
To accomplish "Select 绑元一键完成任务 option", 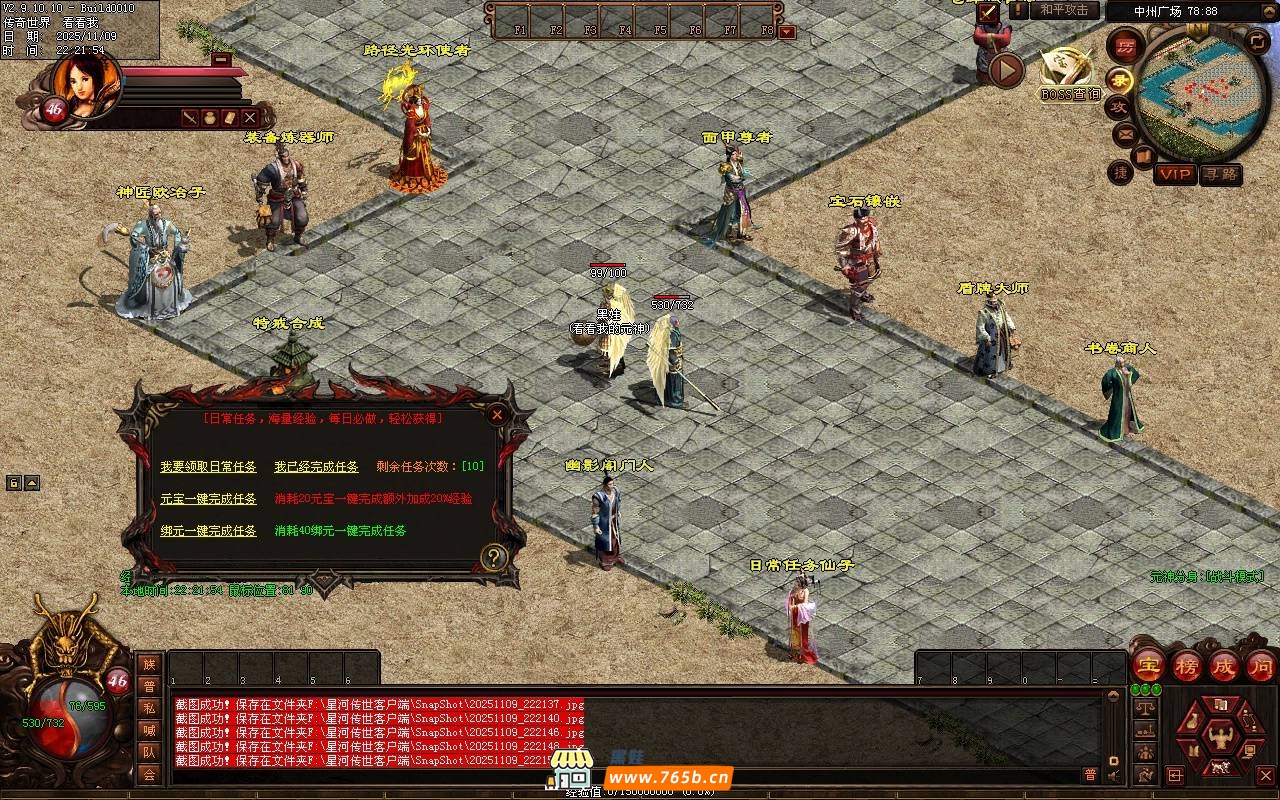I will point(208,531).
